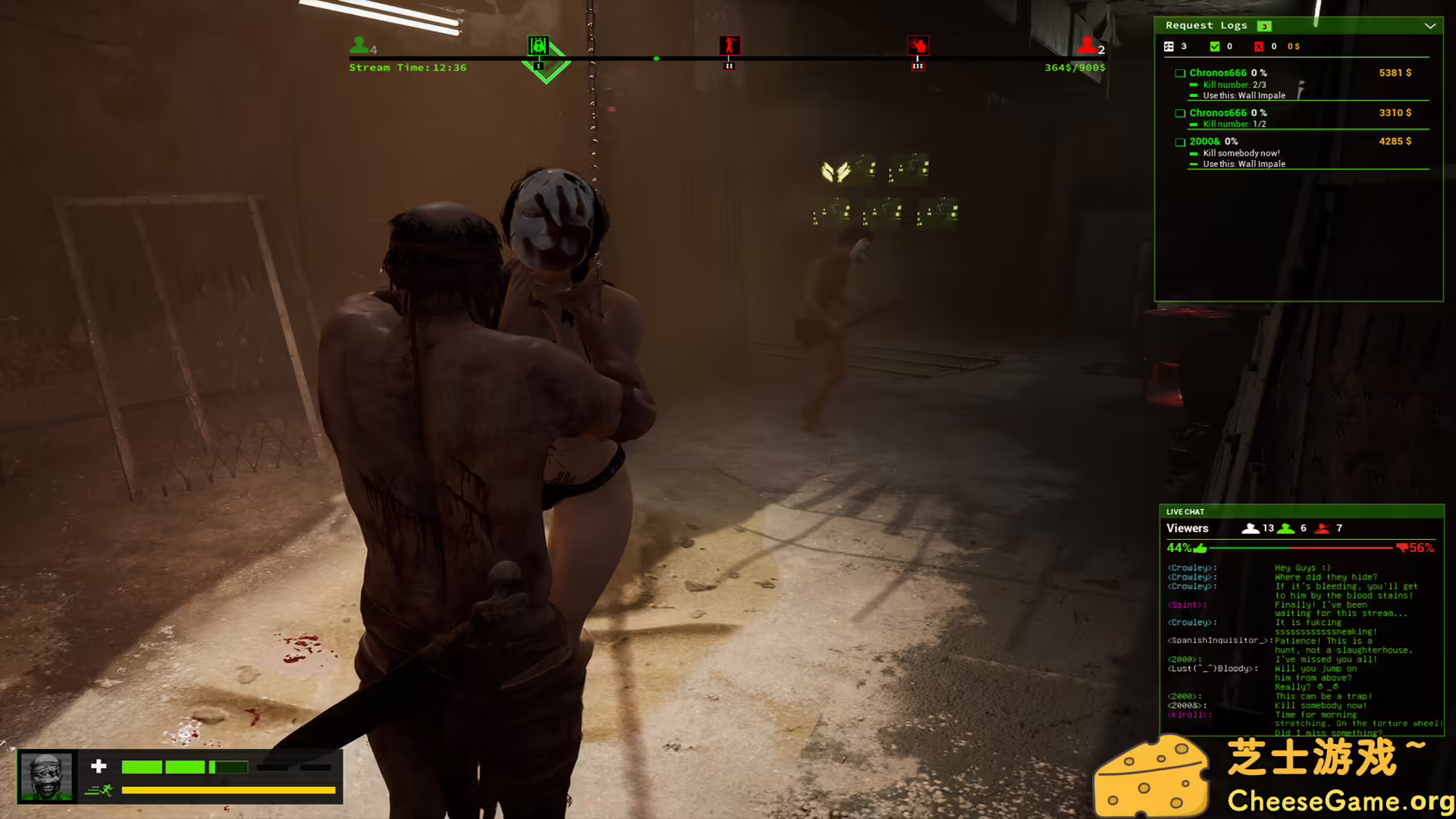Collapse the Request Logs panel via its chevron

pyautogui.click(x=1431, y=26)
